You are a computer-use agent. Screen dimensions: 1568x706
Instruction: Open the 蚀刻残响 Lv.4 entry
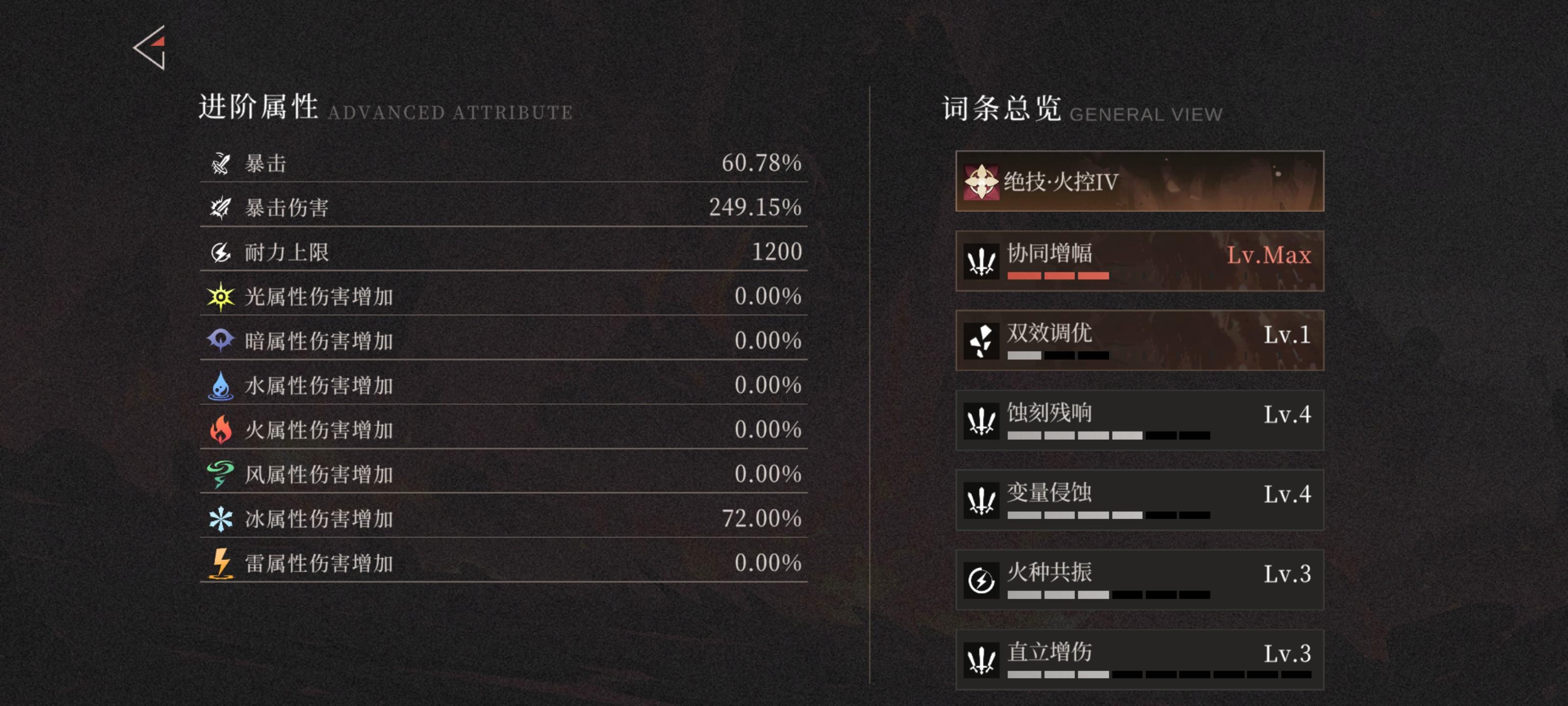[x=1140, y=420]
